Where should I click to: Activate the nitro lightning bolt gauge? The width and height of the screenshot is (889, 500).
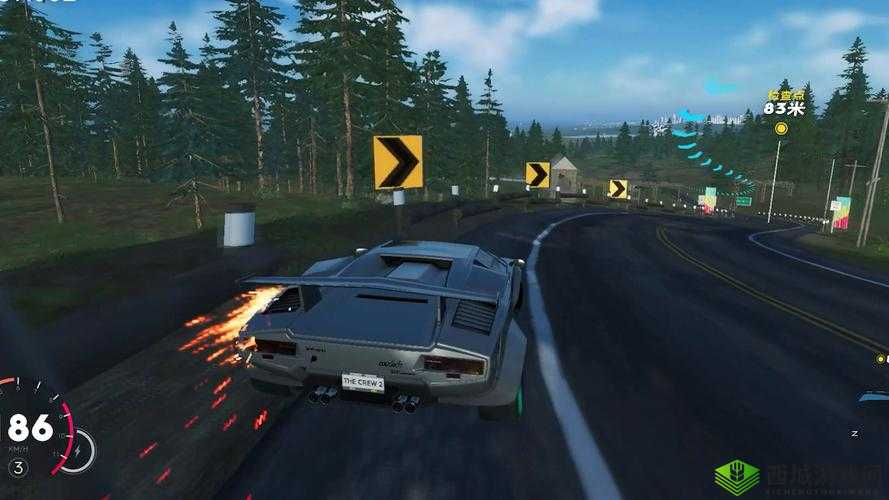(x=78, y=449)
